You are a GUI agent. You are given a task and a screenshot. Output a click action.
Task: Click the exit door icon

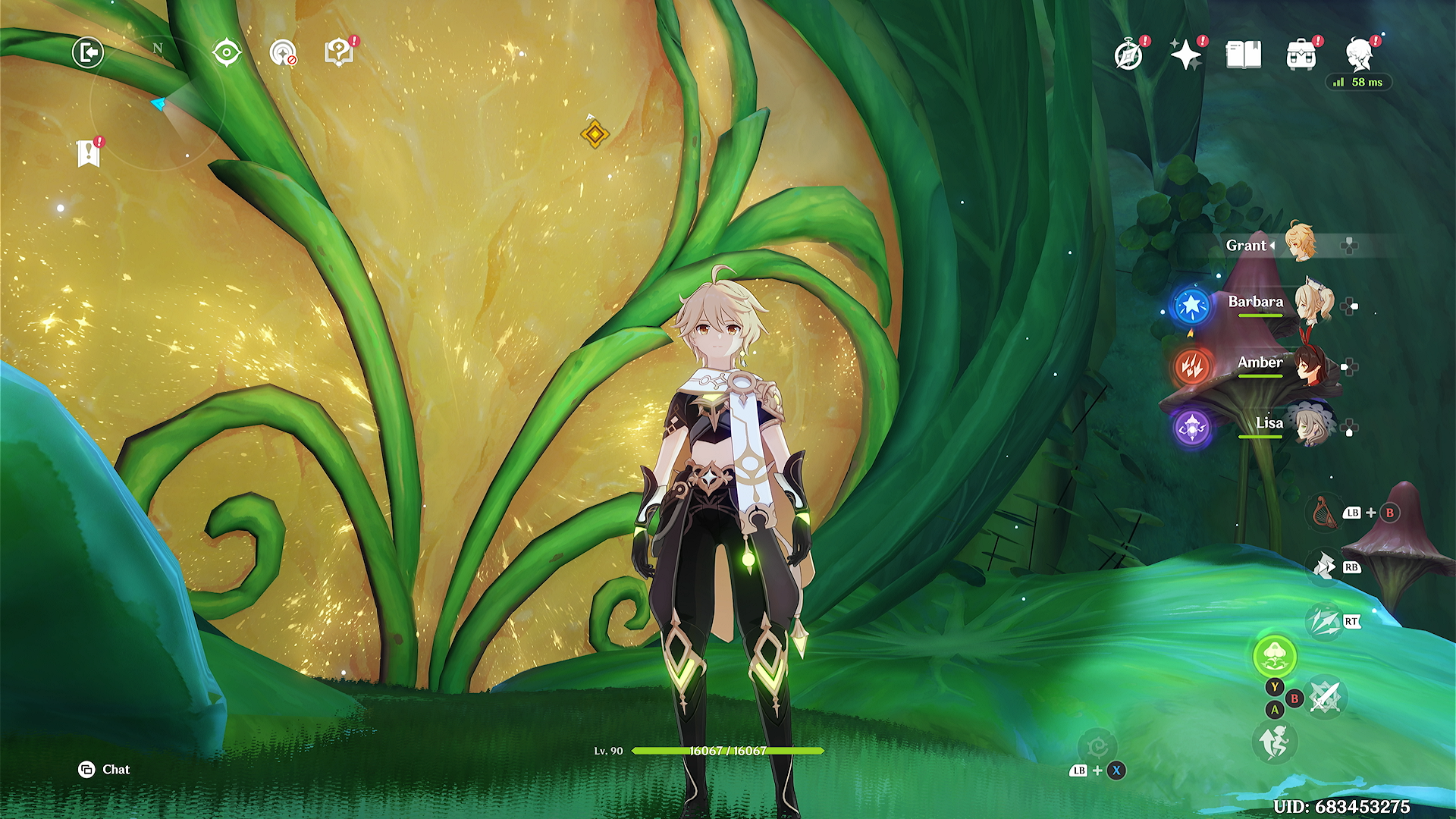point(88,53)
